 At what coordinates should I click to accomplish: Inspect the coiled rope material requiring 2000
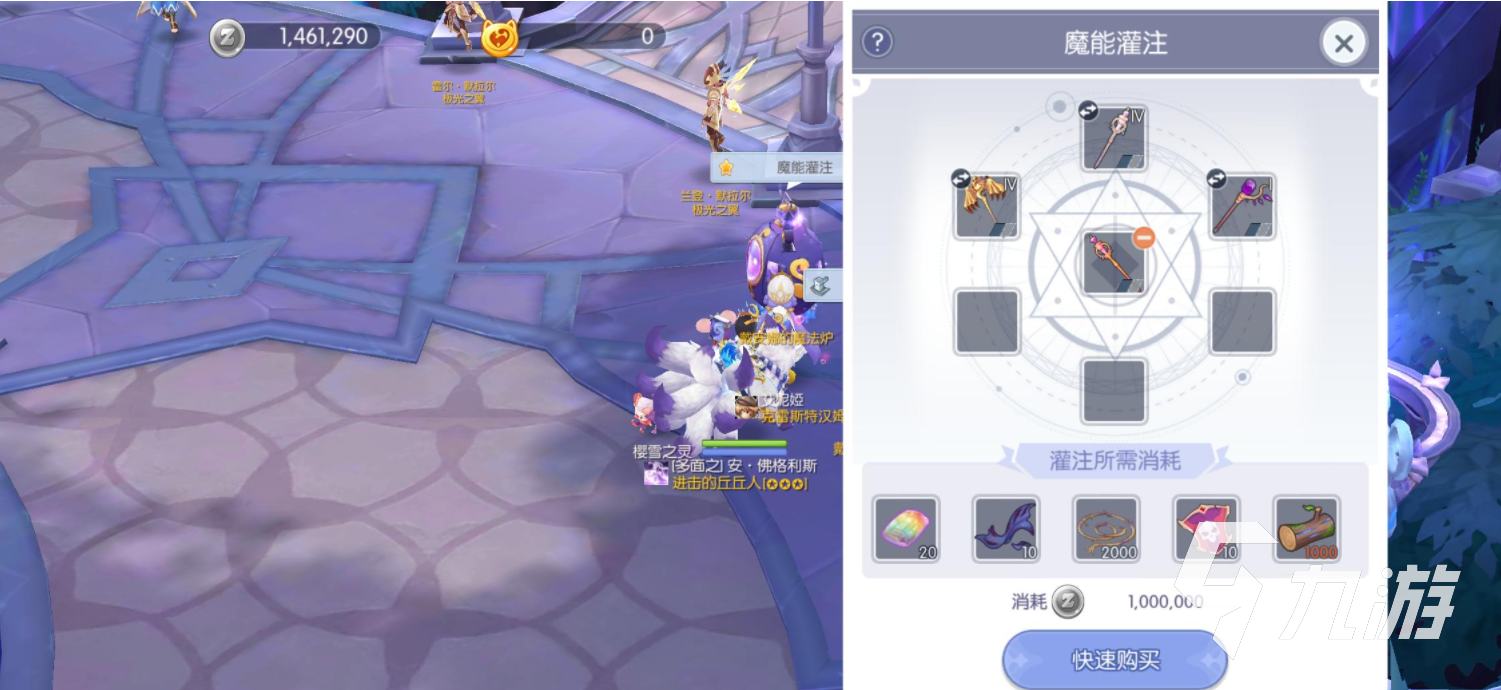coord(1105,529)
